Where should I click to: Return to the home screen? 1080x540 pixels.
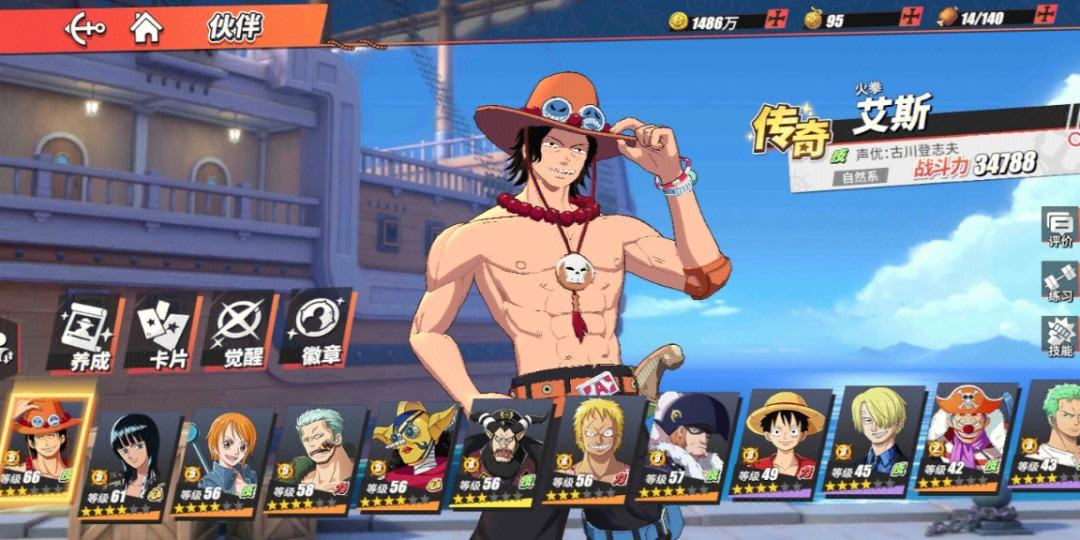click(146, 27)
